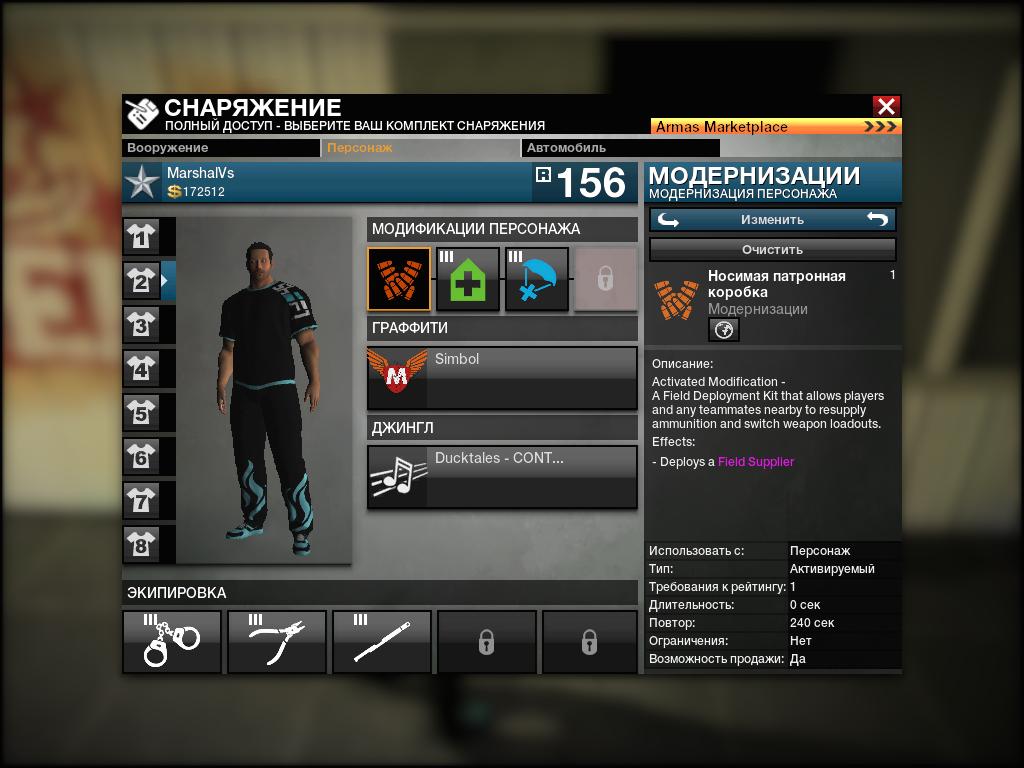Screen dimensions: 1024x768
Task: Switch to the Автомобиль tab
Action: 579,148
